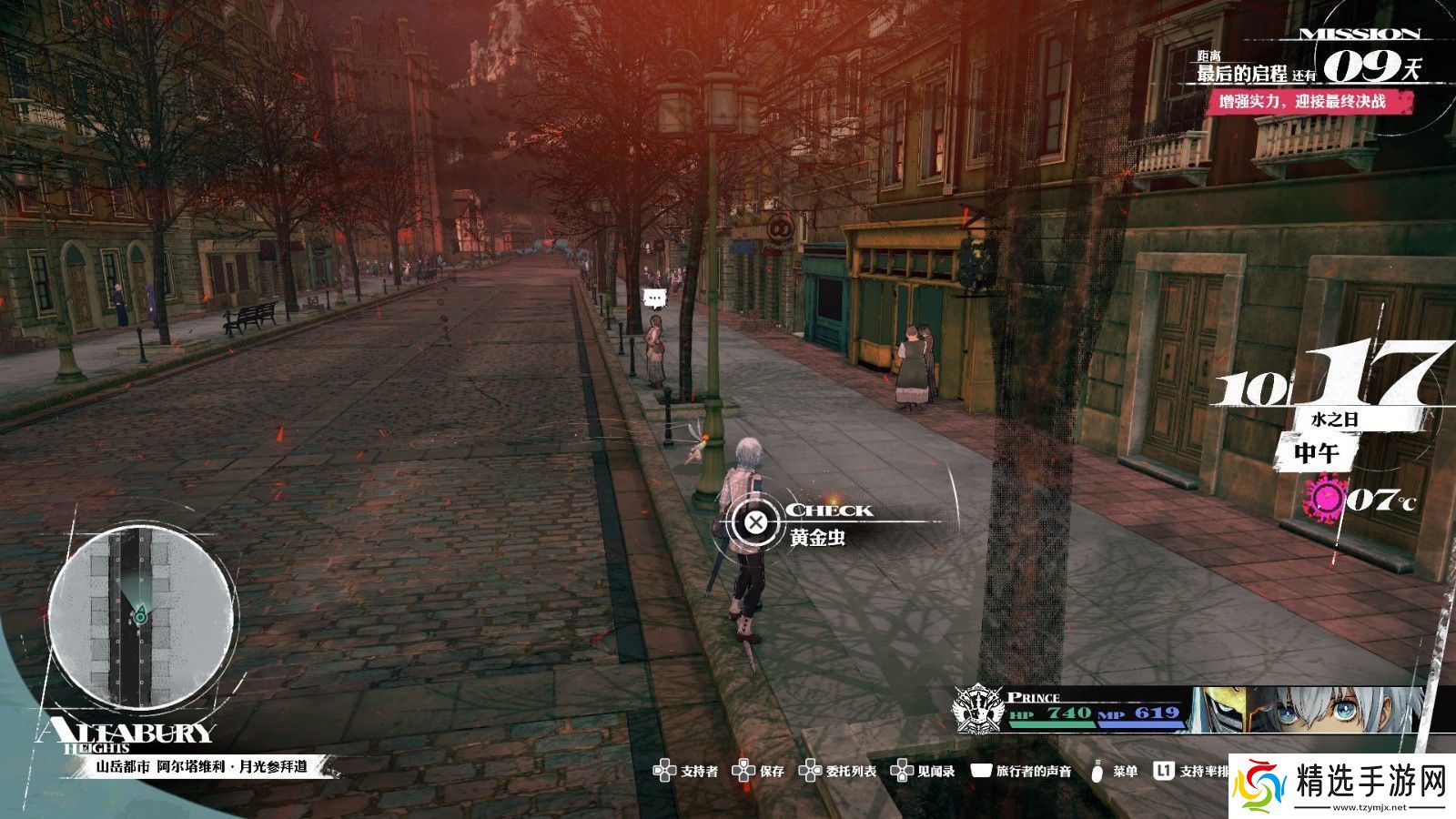Open the circular street minimap
This screenshot has height=819, width=1456.
pyautogui.click(x=139, y=619)
